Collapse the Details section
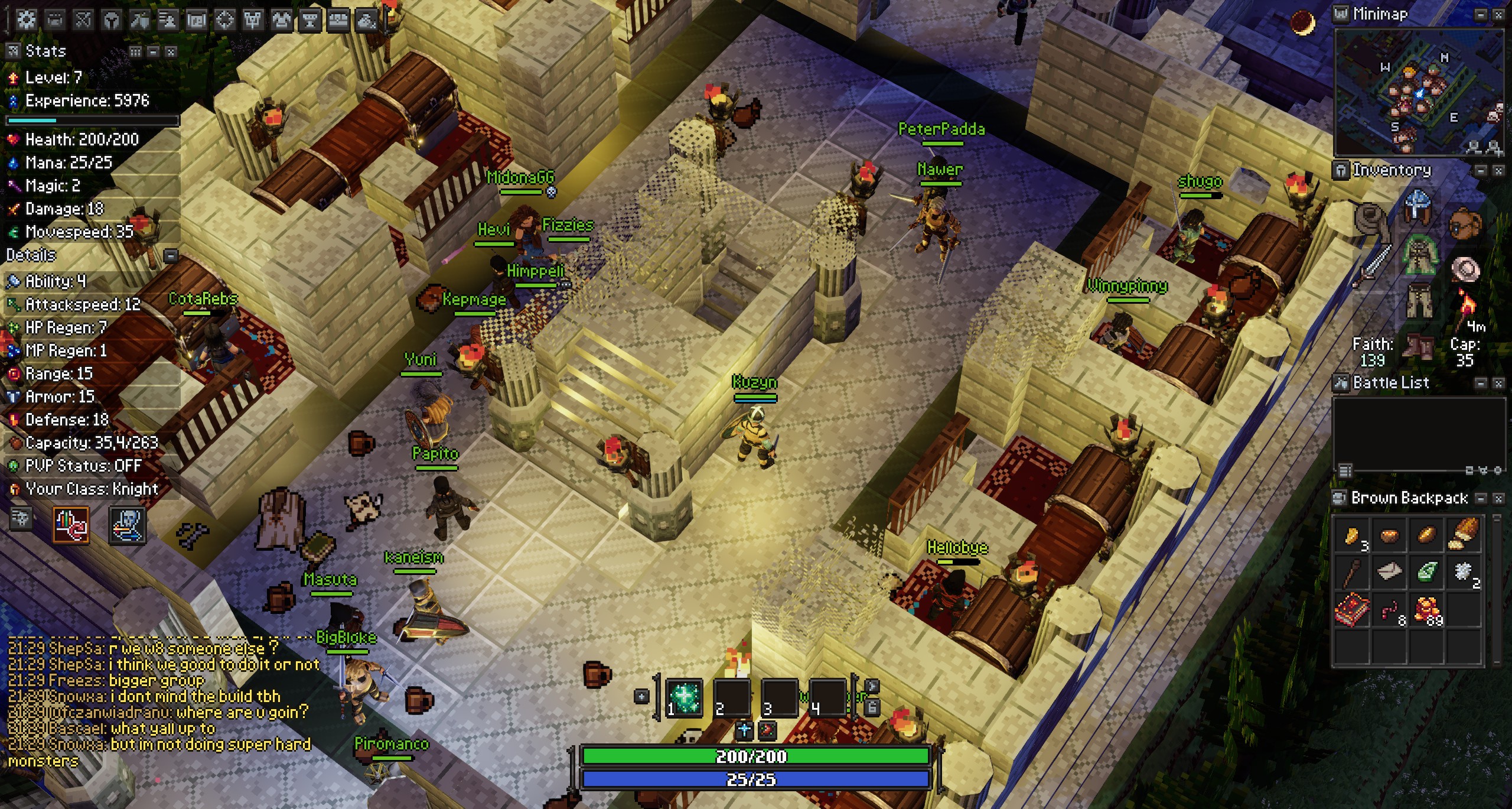Viewport: 1512px width, 809px height. pos(171,256)
